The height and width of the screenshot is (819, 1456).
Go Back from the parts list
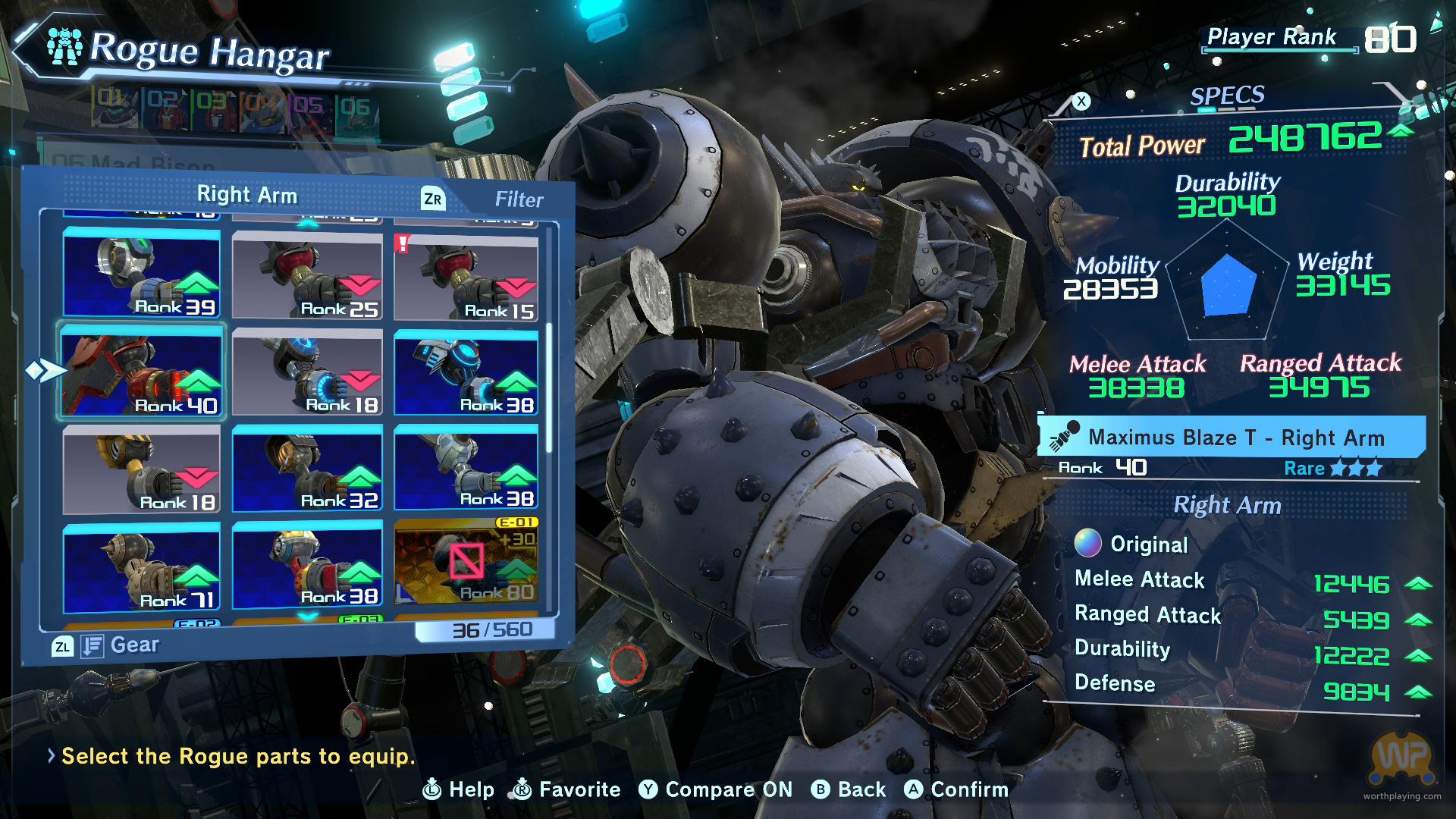coord(849,789)
